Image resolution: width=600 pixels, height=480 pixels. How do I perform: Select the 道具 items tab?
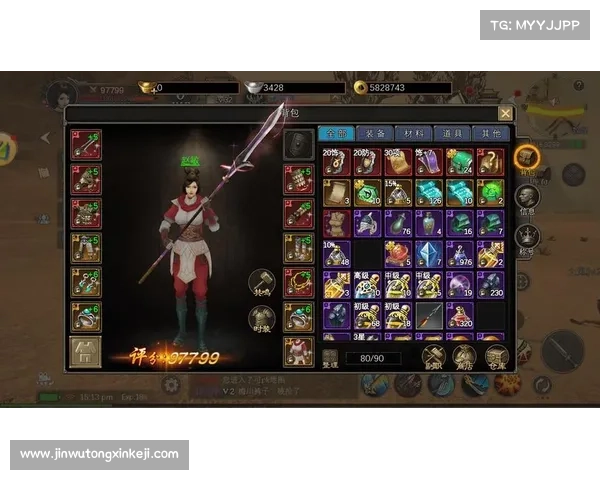[451, 133]
